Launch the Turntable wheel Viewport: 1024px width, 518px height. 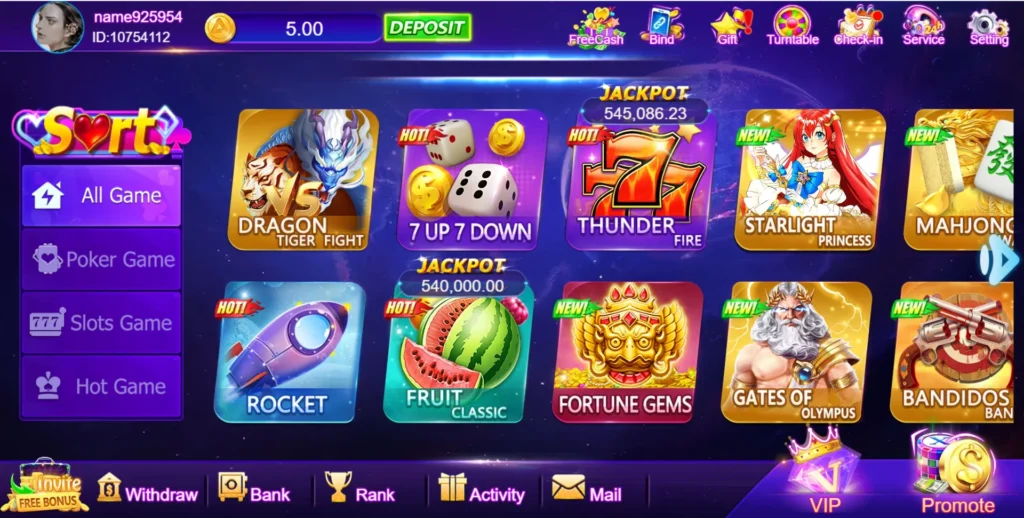click(792, 26)
